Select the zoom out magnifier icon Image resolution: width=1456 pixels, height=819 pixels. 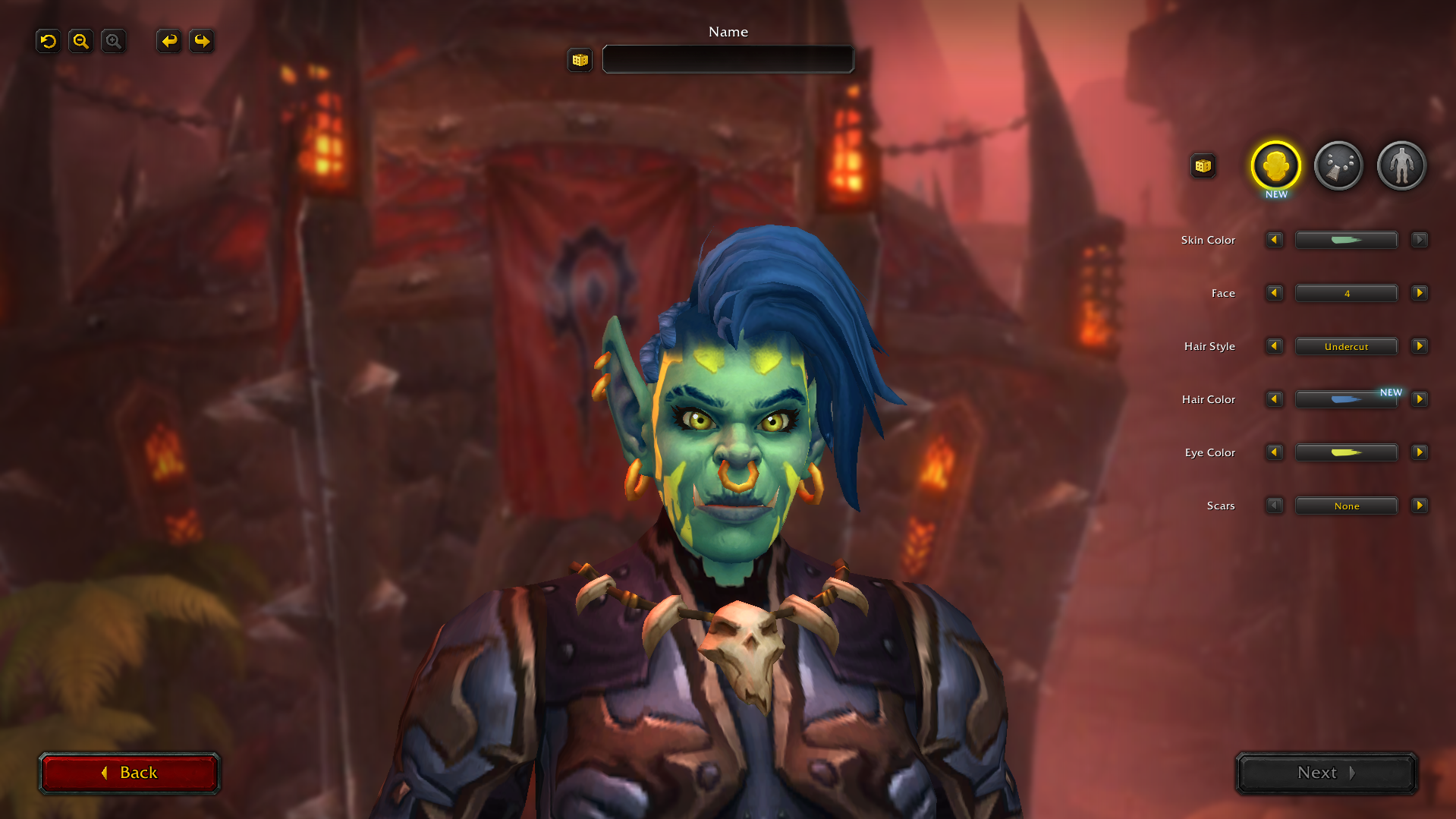tap(80, 41)
